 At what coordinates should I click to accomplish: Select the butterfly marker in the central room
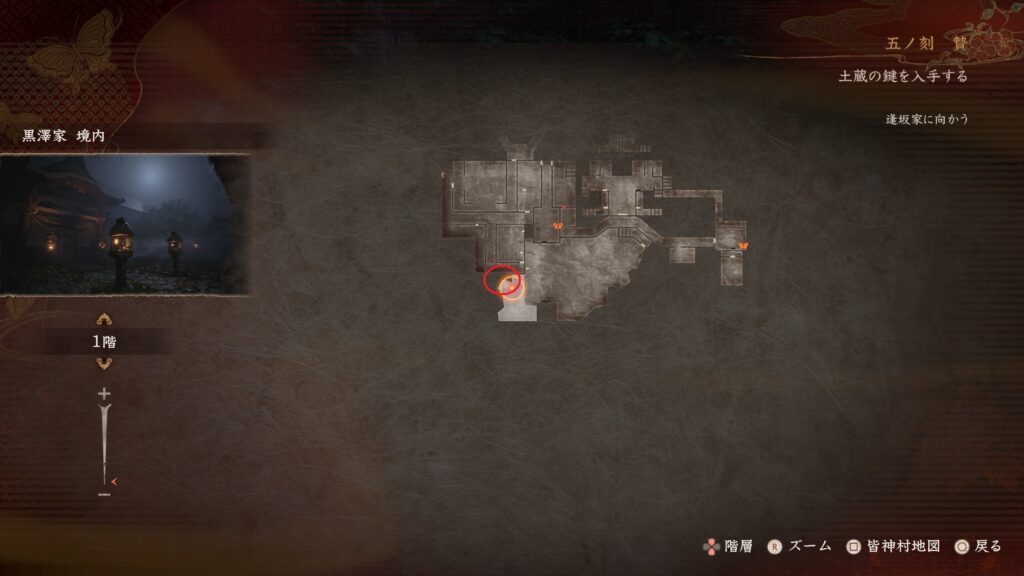[x=557, y=226]
